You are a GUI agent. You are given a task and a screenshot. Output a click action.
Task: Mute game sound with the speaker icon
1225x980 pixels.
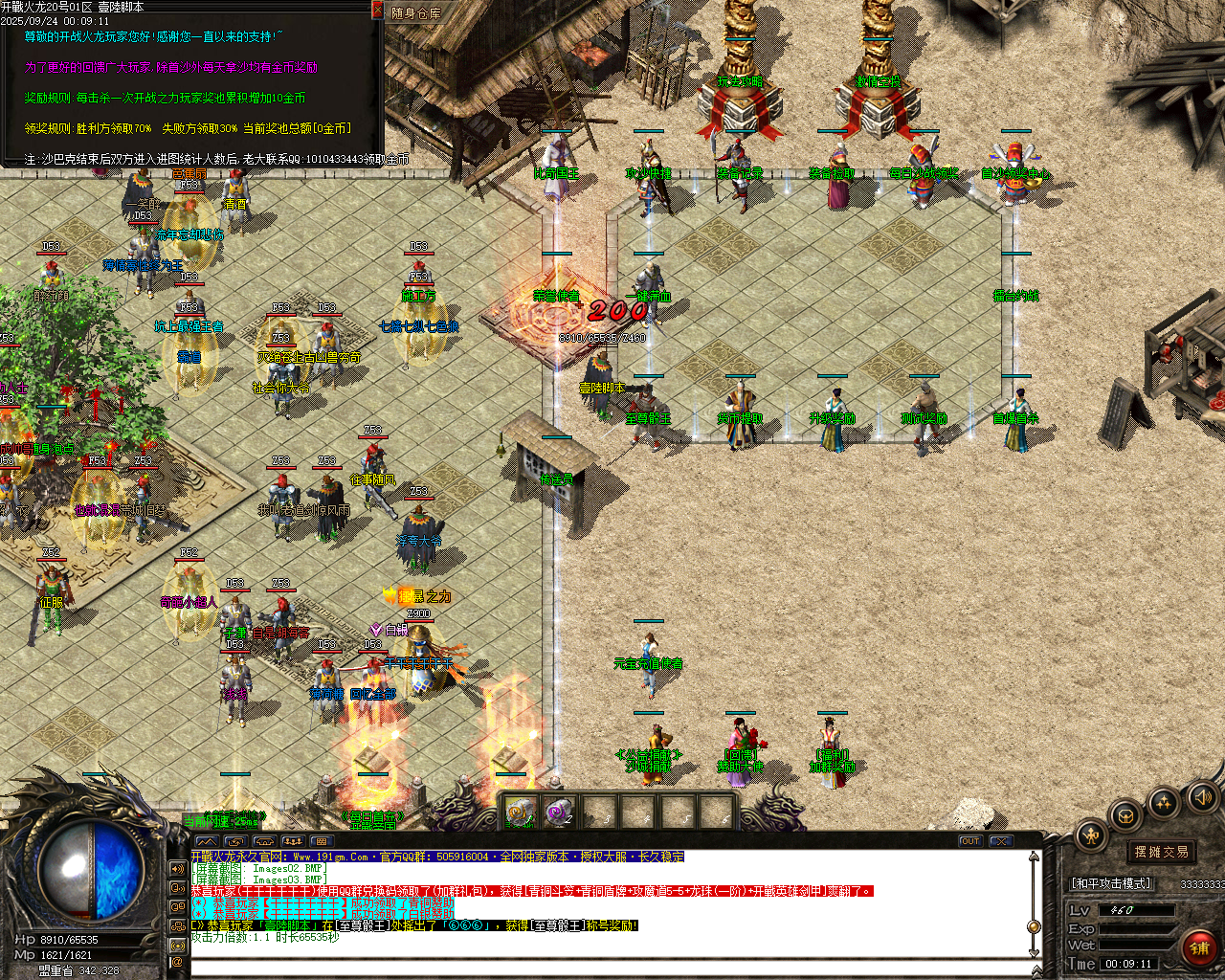[x=1203, y=797]
